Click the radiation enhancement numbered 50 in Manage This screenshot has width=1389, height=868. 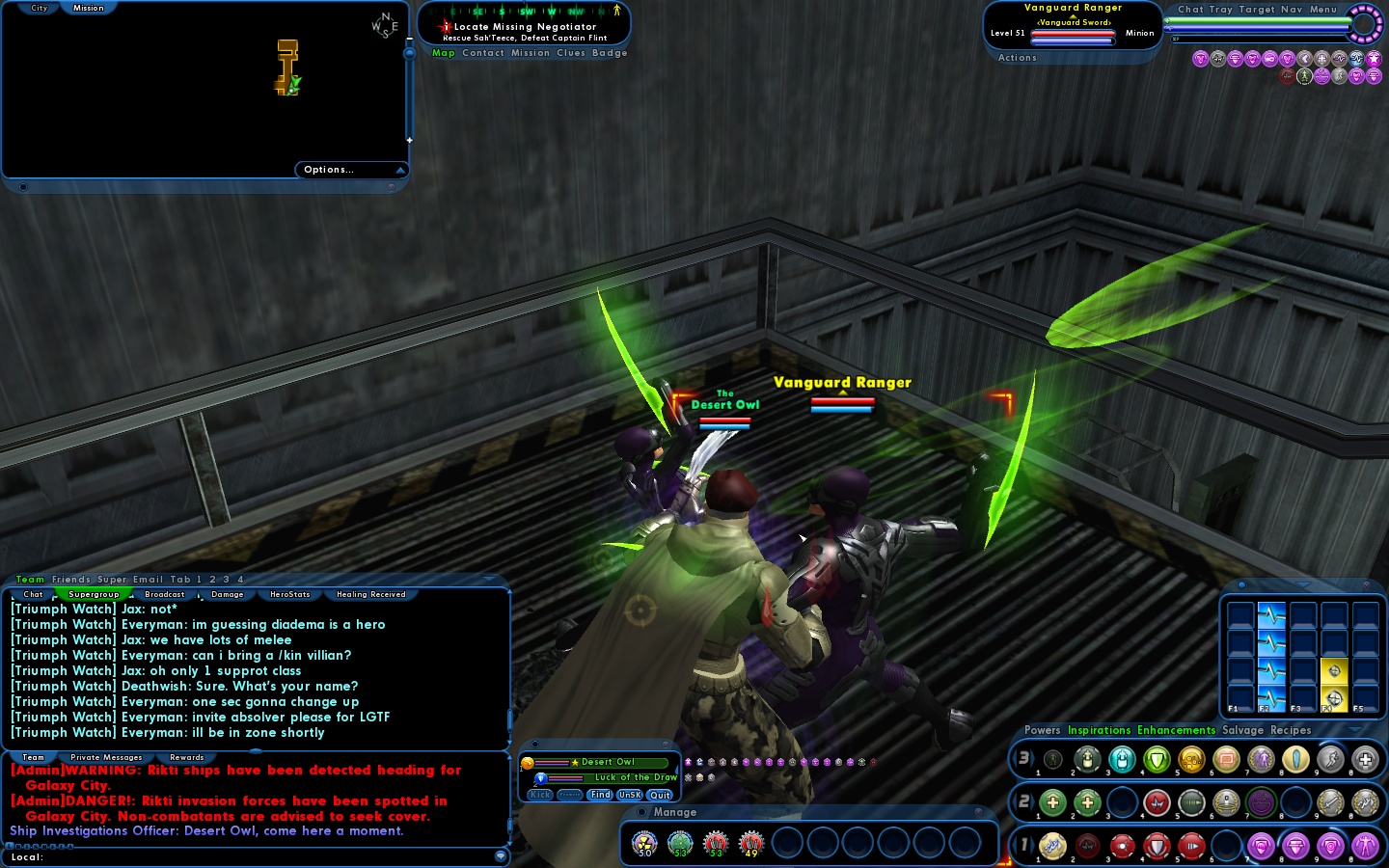pos(644,844)
